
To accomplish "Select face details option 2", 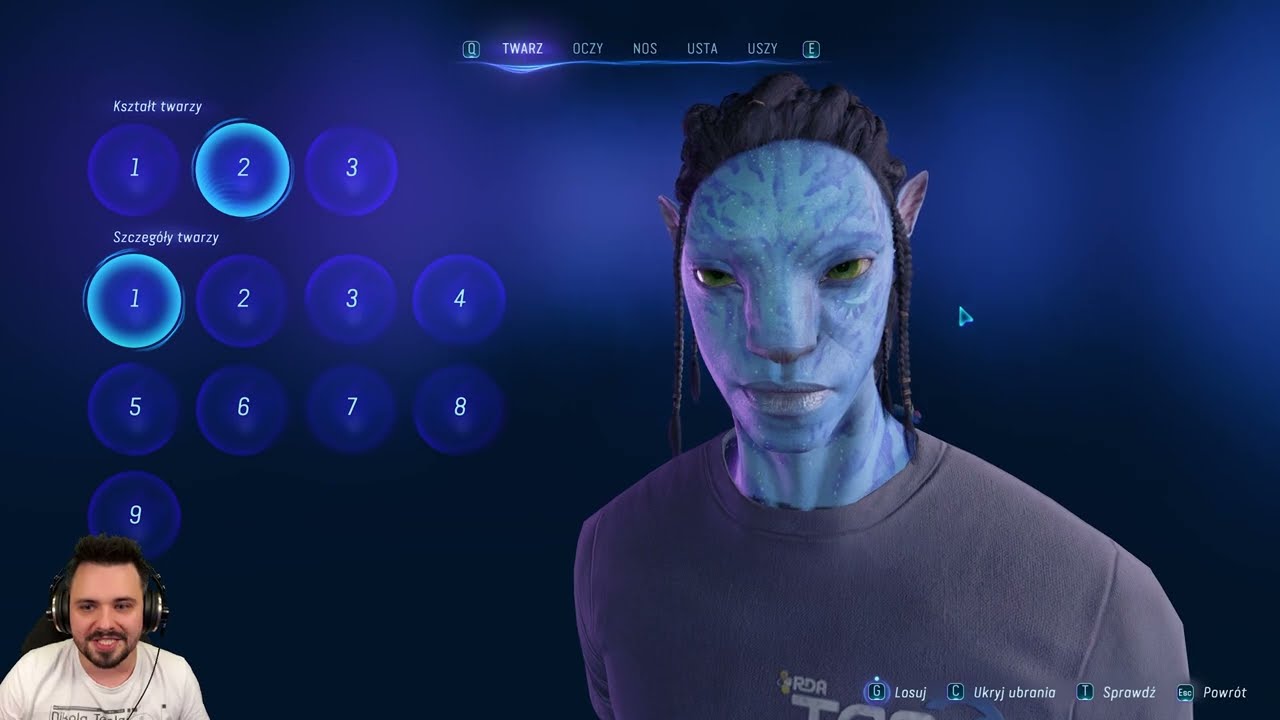I will [242, 299].
